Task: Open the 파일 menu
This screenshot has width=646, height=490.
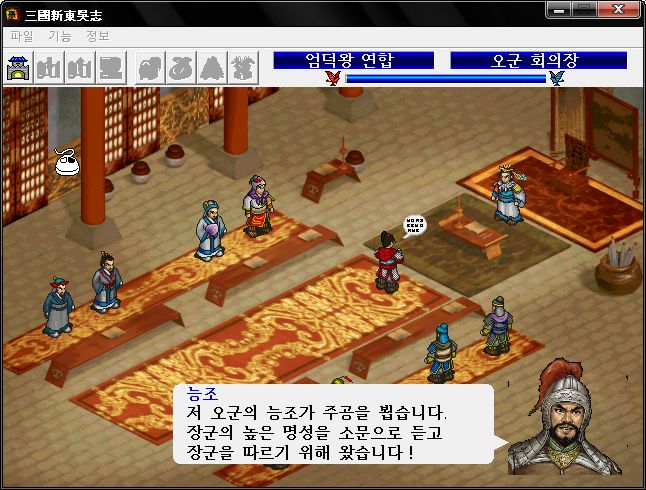Action: (21, 36)
